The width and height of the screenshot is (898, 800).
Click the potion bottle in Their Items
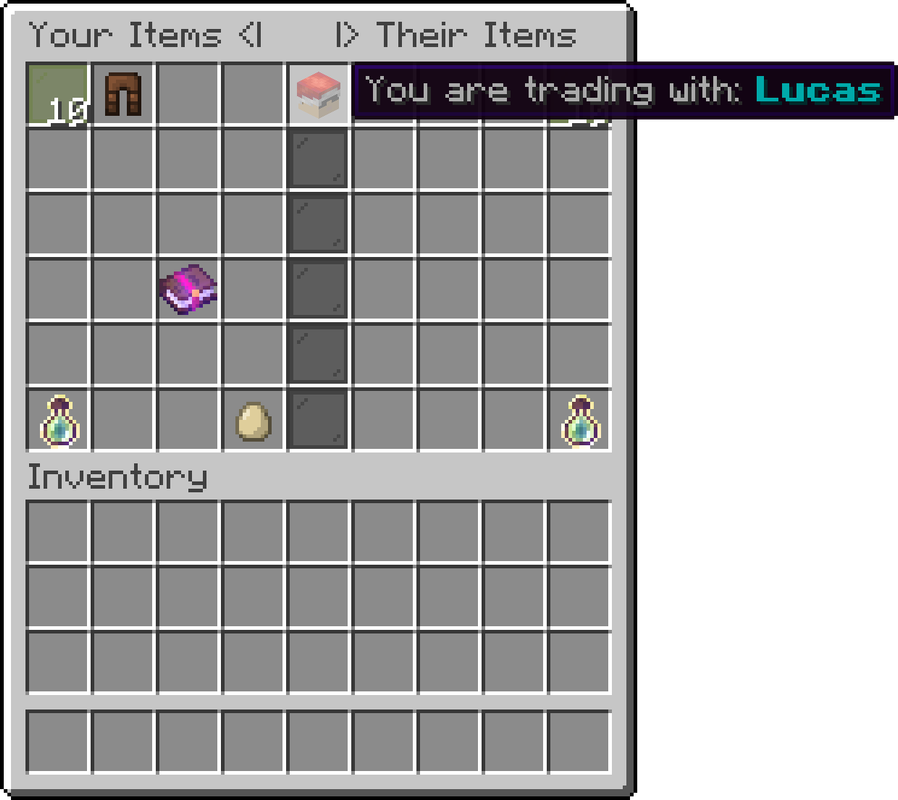click(x=580, y=421)
